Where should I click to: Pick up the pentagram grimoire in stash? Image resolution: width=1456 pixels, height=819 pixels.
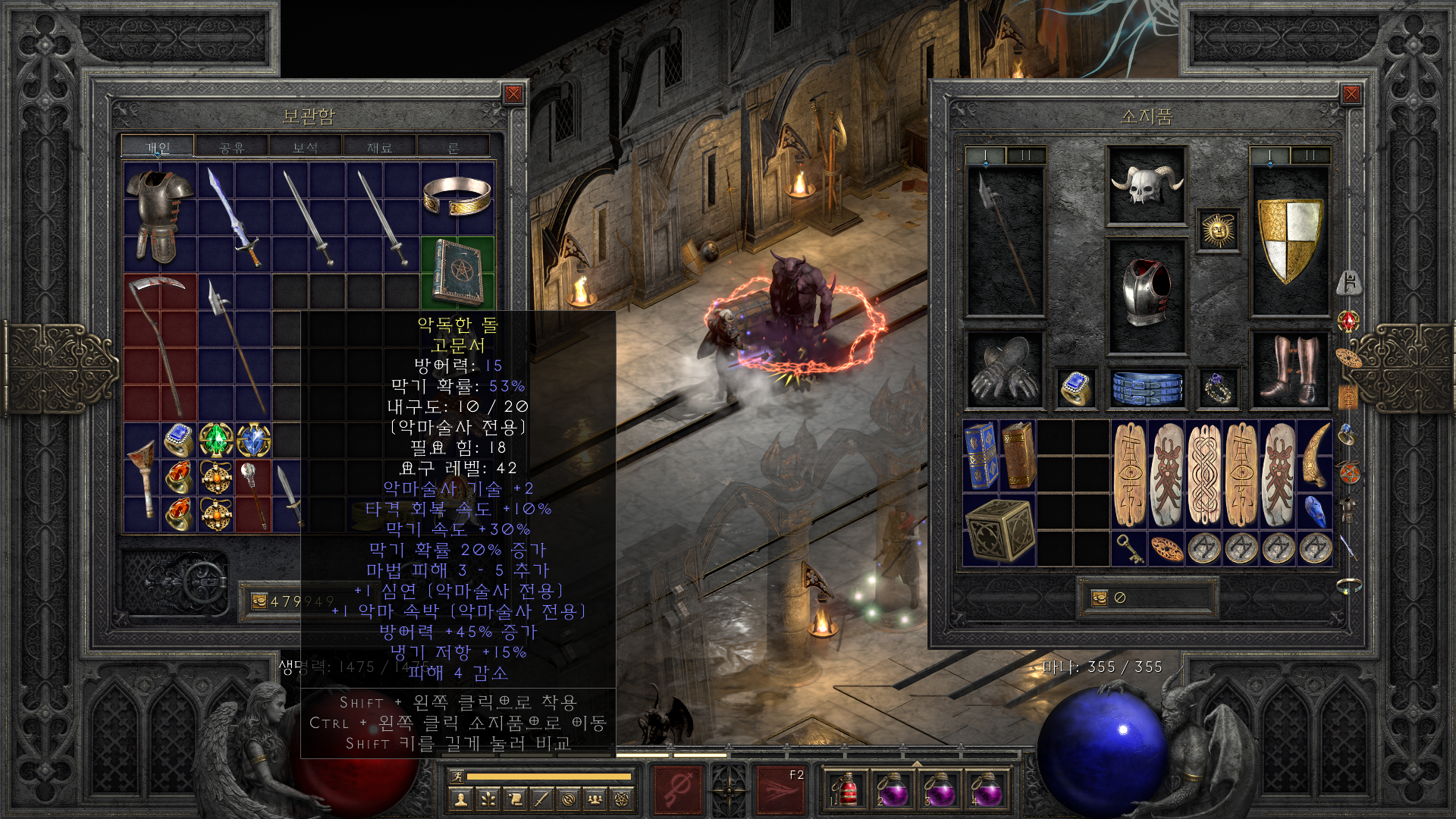(457, 273)
